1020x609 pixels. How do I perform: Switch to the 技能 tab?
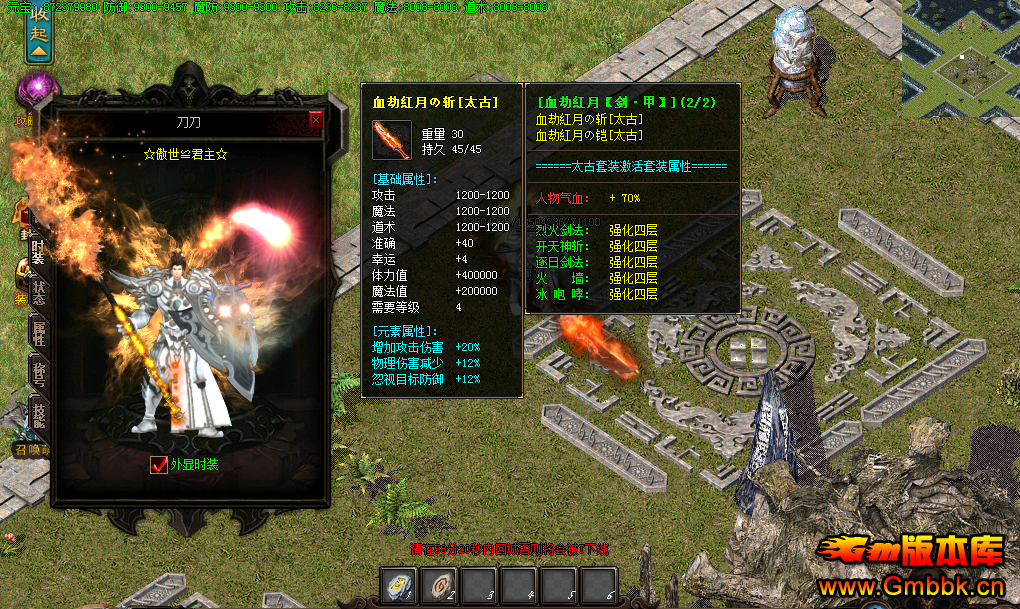(38, 415)
